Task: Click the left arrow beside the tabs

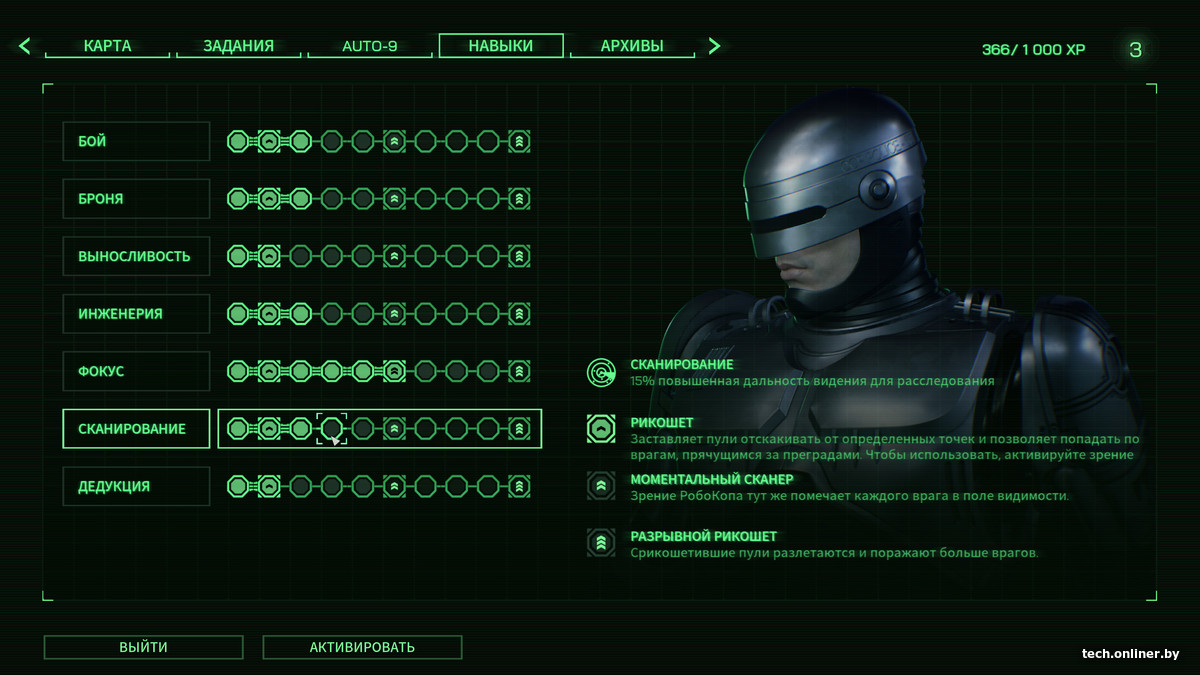Action: click(25, 46)
